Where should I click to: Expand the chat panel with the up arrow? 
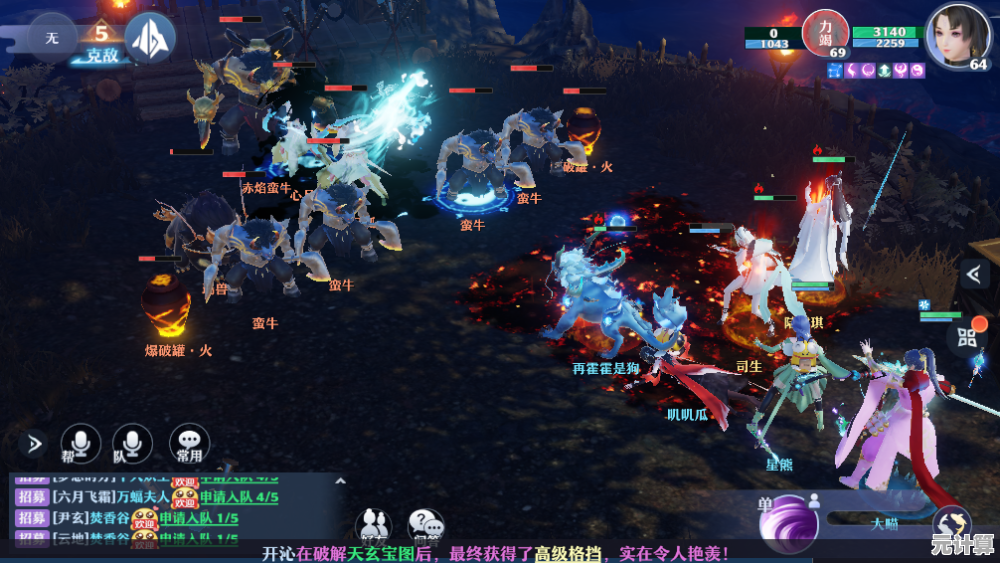(x=339, y=481)
